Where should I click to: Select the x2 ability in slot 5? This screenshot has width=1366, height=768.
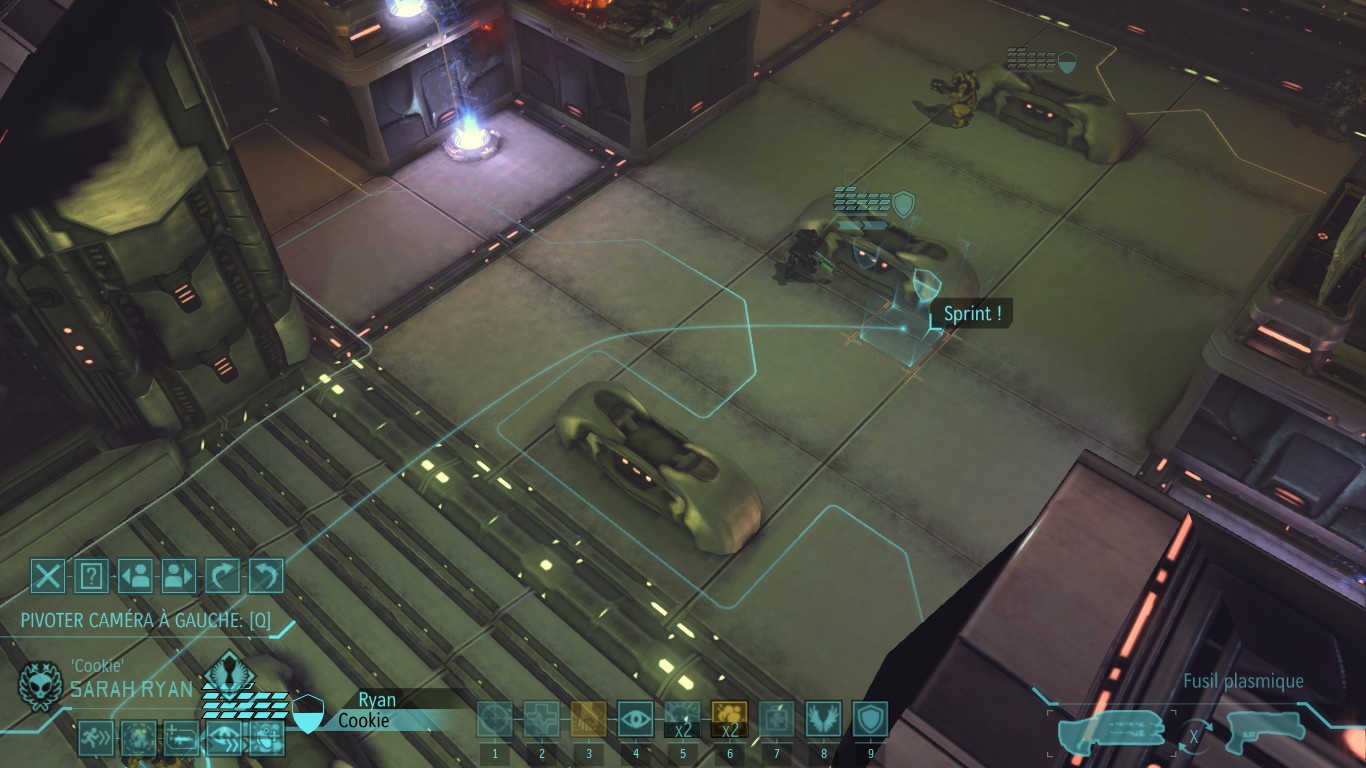pyautogui.click(x=682, y=719)
